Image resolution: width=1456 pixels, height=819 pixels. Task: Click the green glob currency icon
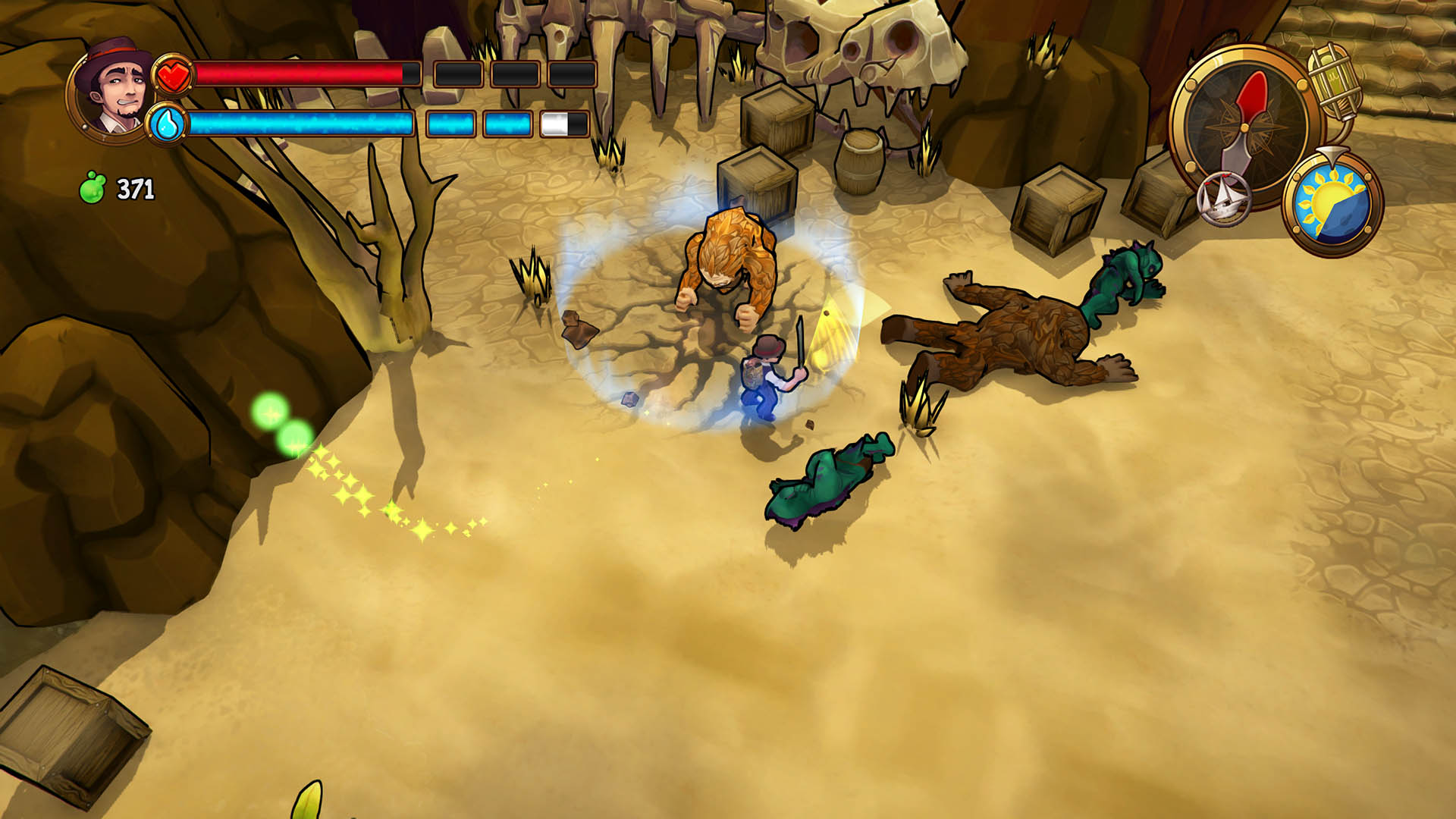93,187
